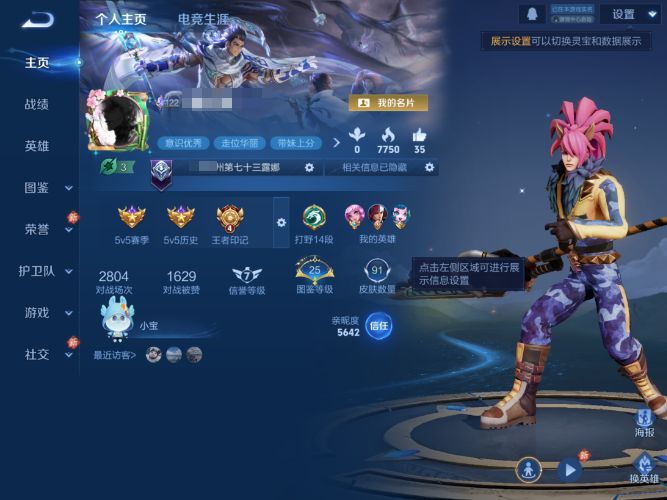Click the 我的名片 button
Viewport: 667px width, 500px height.
point(388,103)
